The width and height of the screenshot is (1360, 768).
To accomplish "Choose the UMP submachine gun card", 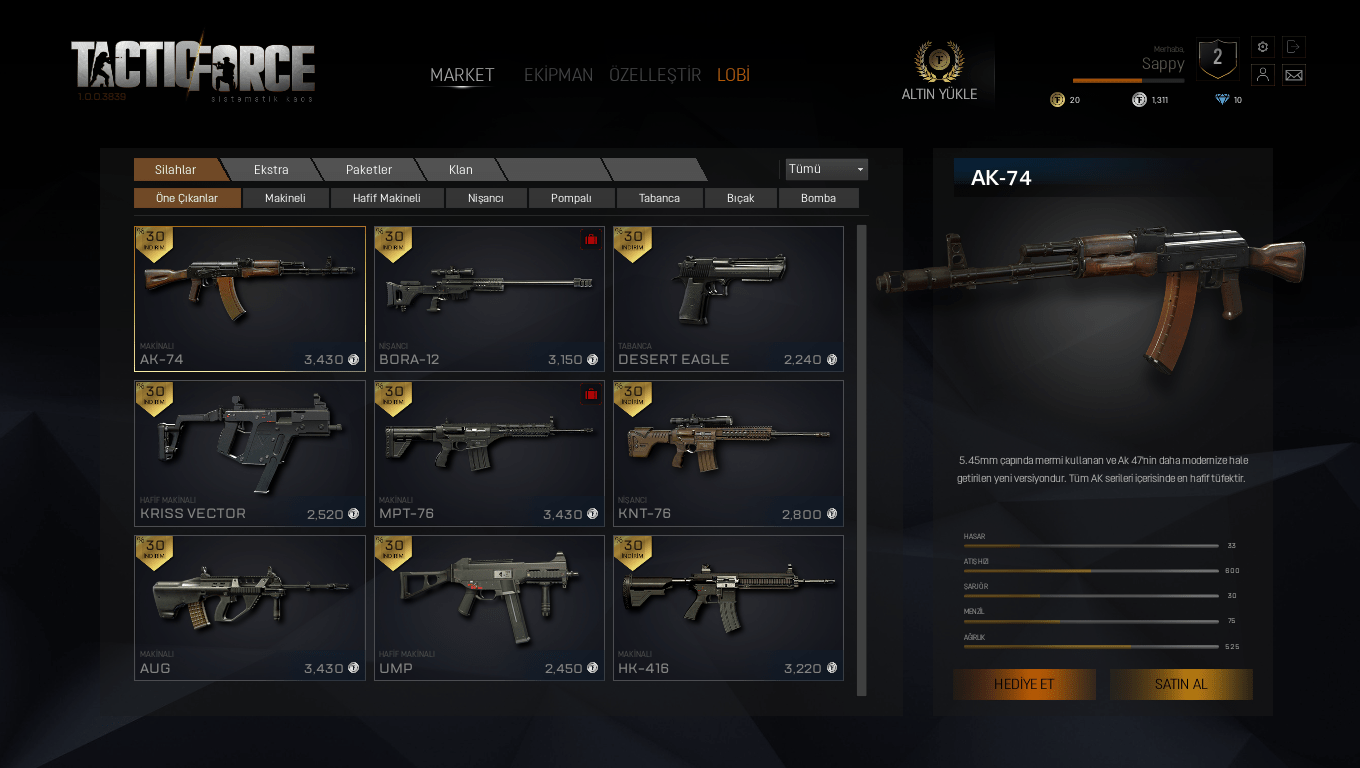I will click(x=489, y=607).
